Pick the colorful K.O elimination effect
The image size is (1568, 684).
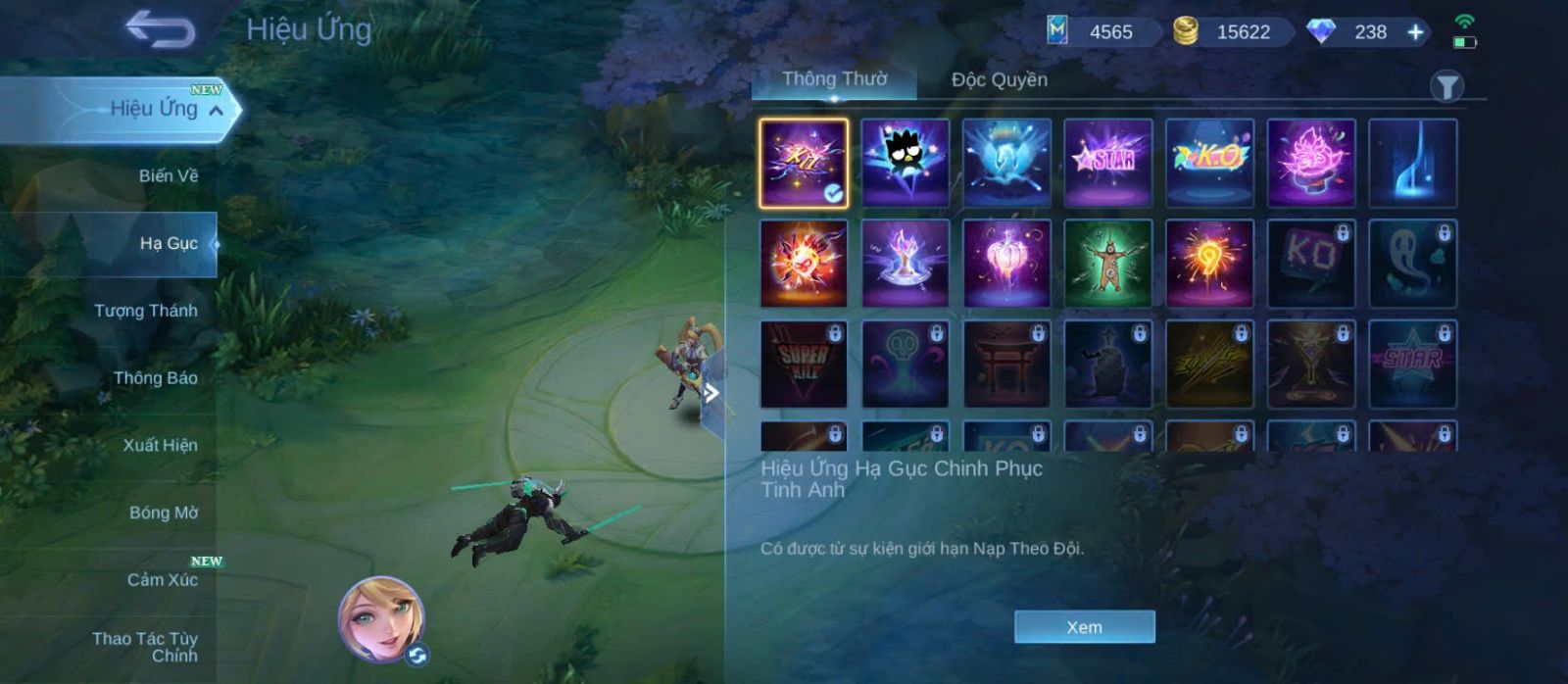click(1209, 163)
